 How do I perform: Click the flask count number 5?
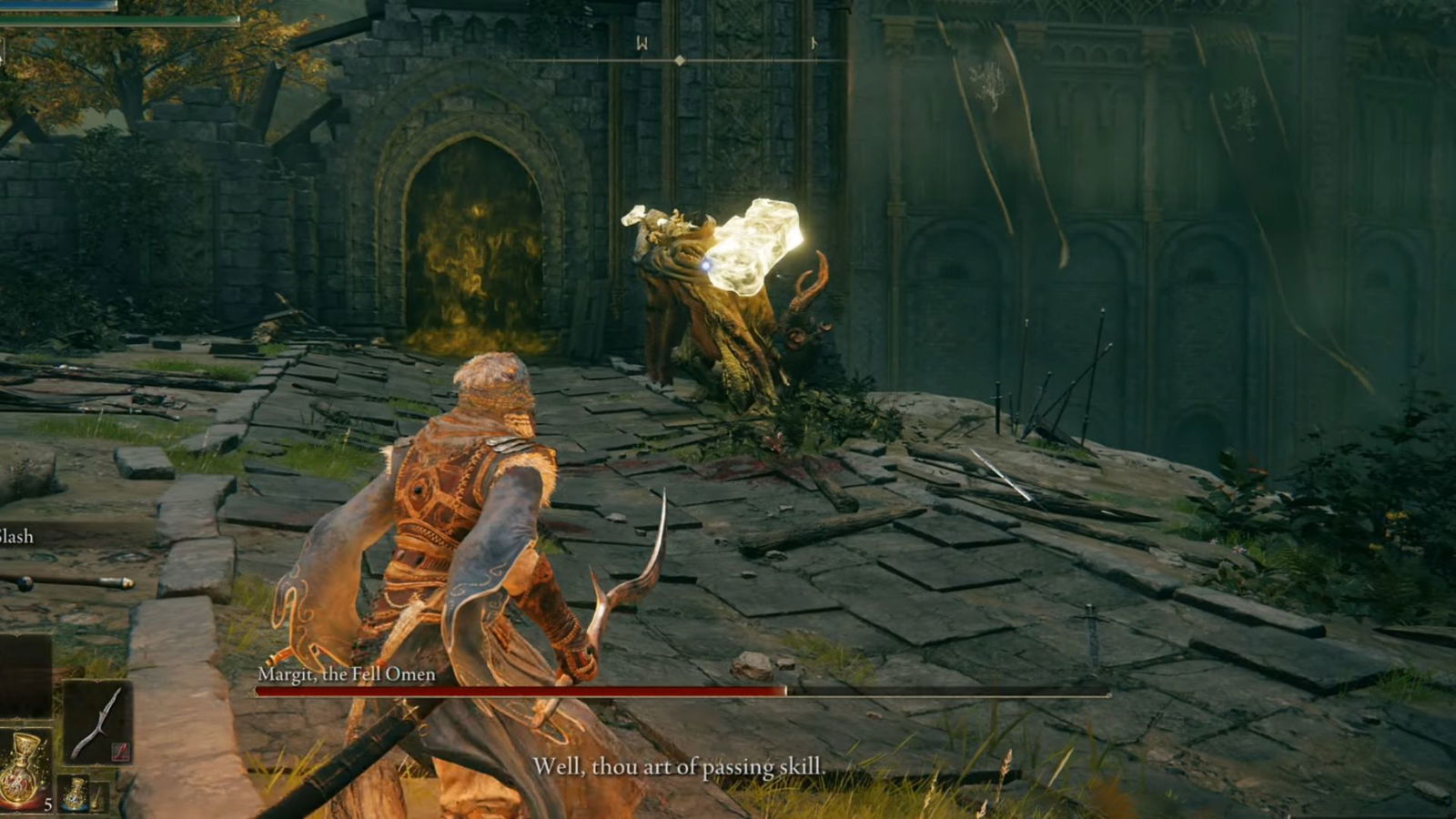point(48,804)
